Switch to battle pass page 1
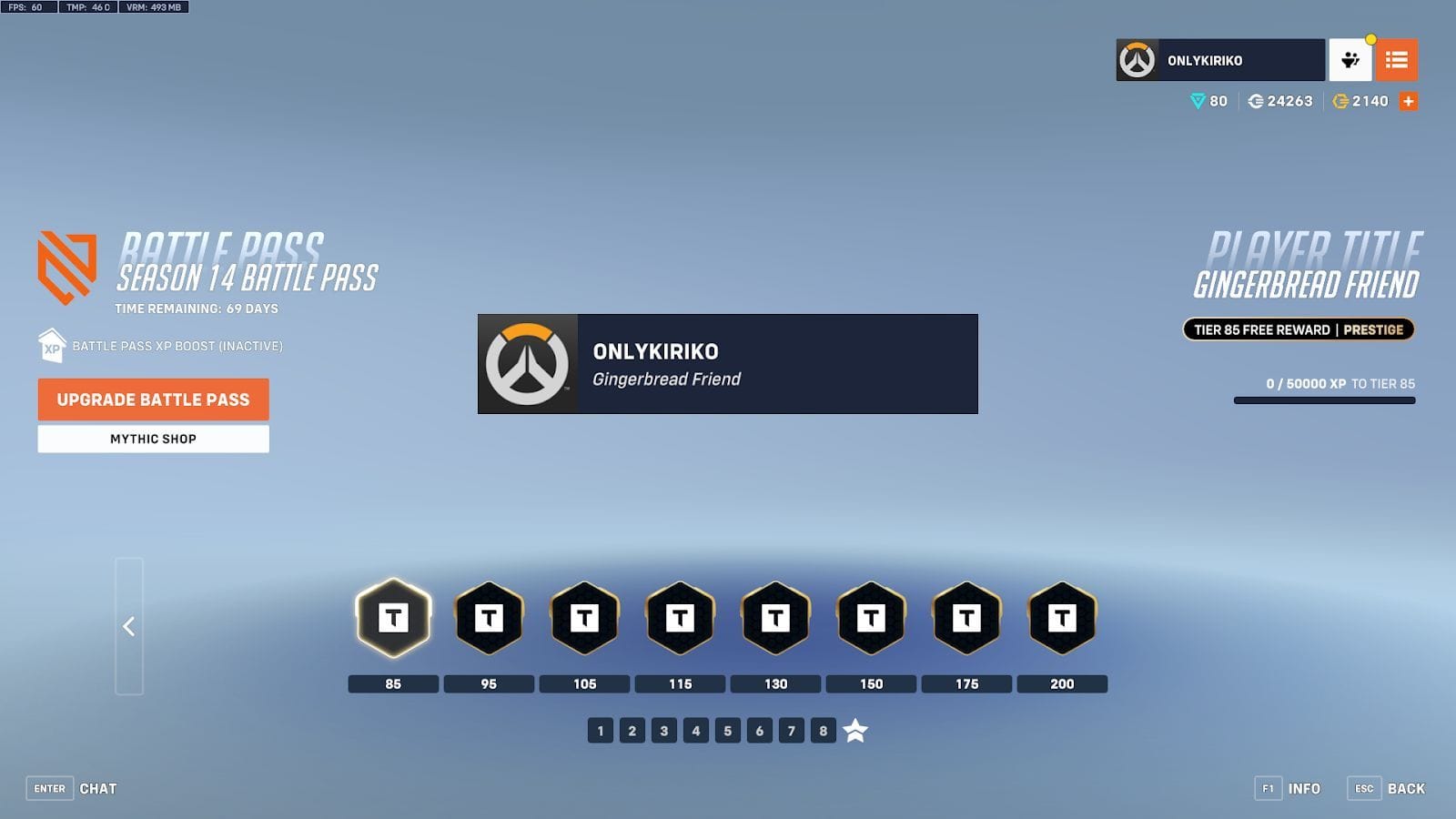 click(600, 730)
